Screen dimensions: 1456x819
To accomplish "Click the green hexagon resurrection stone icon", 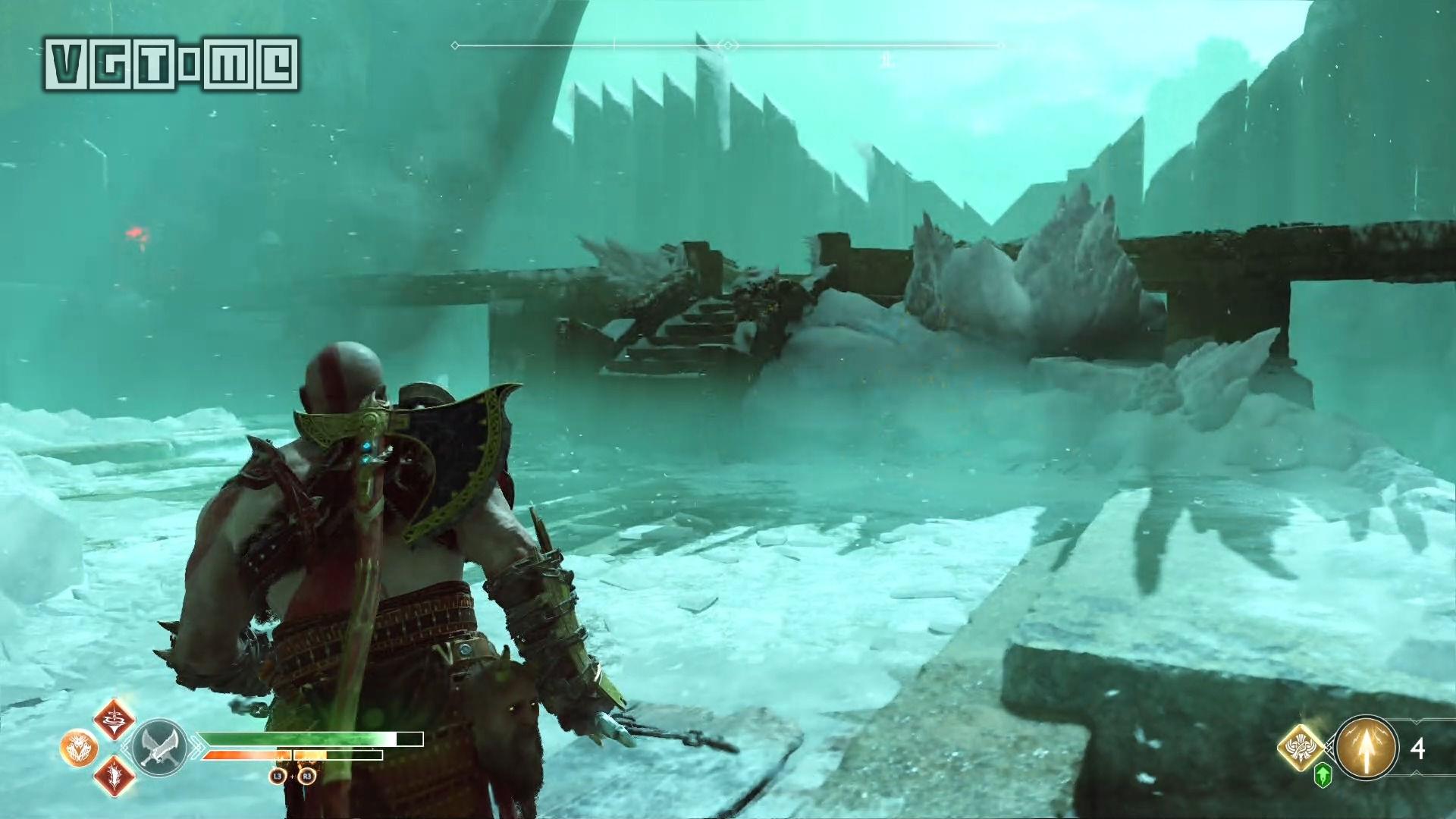I will [1323, 776].
